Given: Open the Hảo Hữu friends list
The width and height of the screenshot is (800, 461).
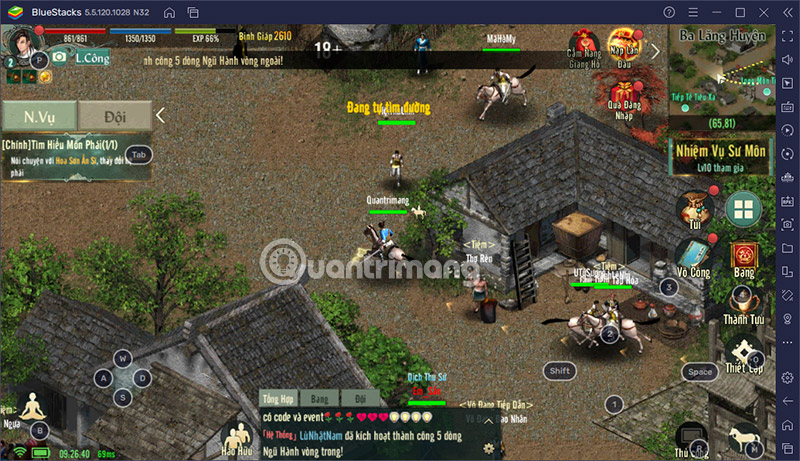Looking at the screenshot, I should coord(238,439).
